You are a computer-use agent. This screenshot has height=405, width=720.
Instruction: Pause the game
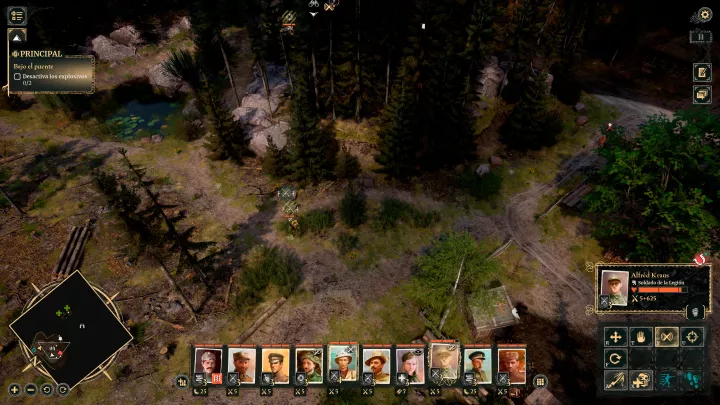pos(704,37)
